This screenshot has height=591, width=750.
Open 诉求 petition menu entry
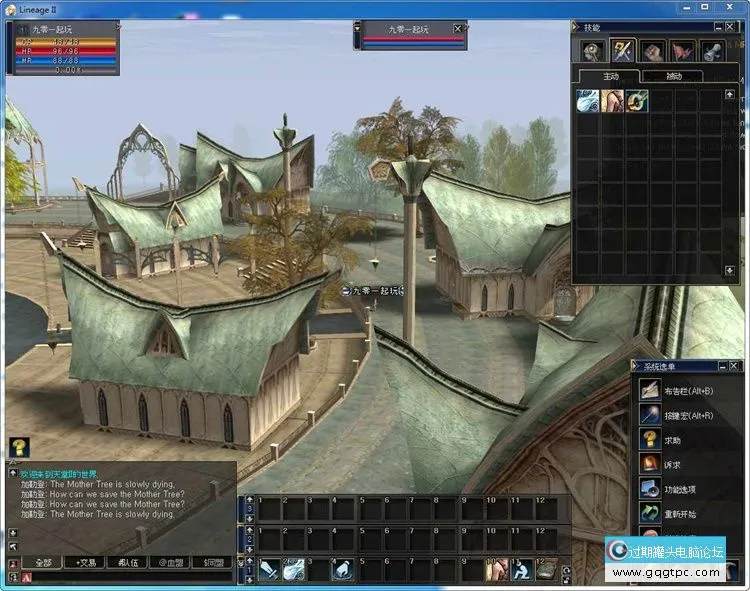[674, 464]
